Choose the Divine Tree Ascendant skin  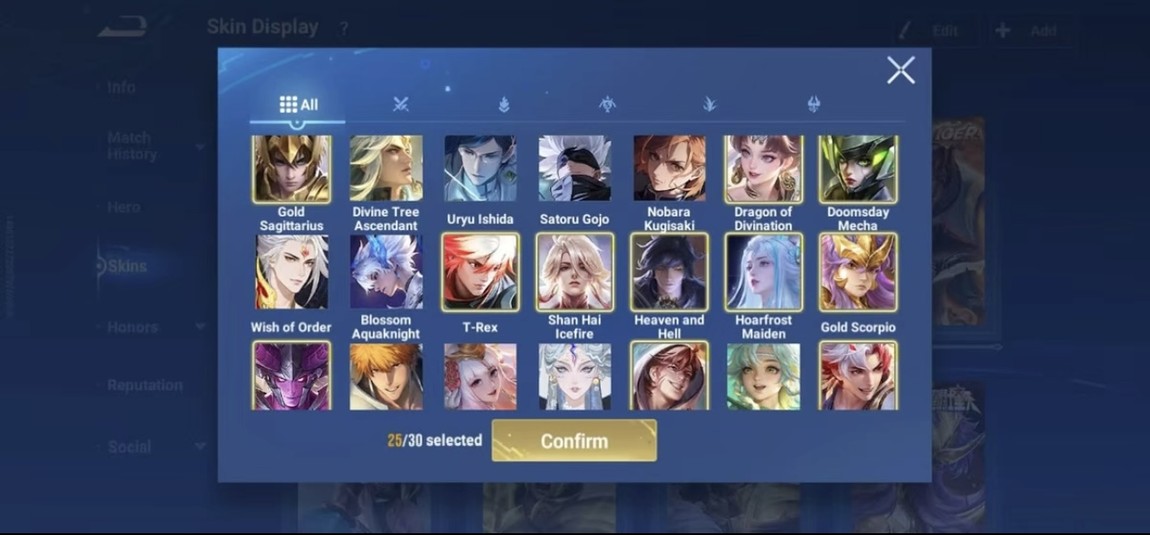(x=386, y=170)
